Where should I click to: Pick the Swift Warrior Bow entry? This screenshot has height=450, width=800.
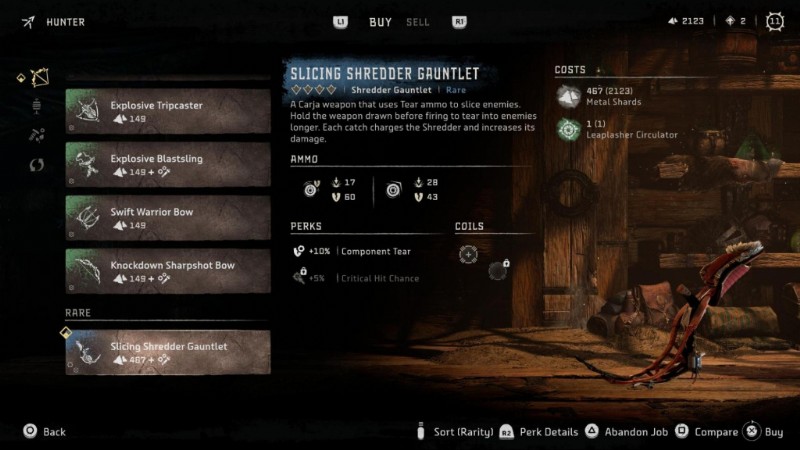168,217
